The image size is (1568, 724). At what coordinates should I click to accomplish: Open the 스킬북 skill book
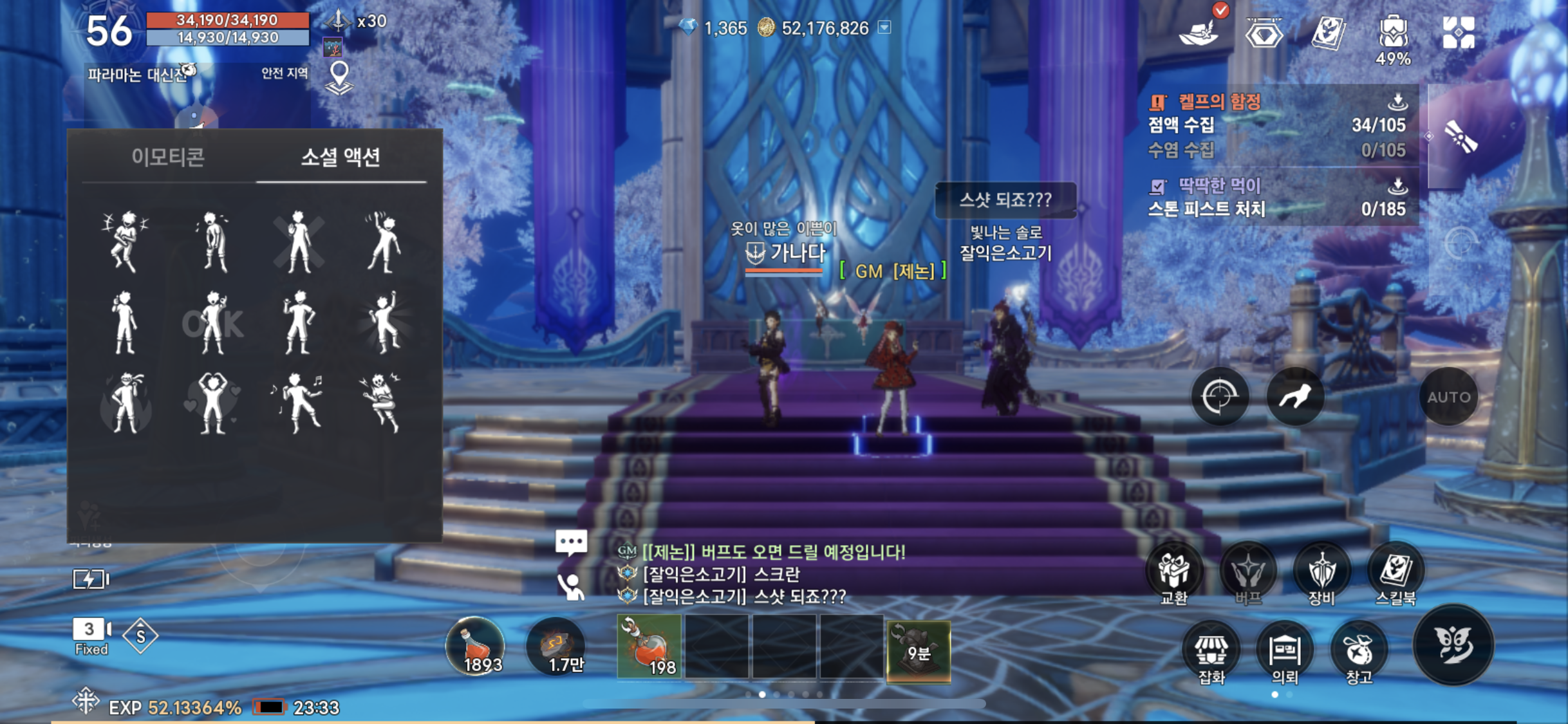(1395, 575)
